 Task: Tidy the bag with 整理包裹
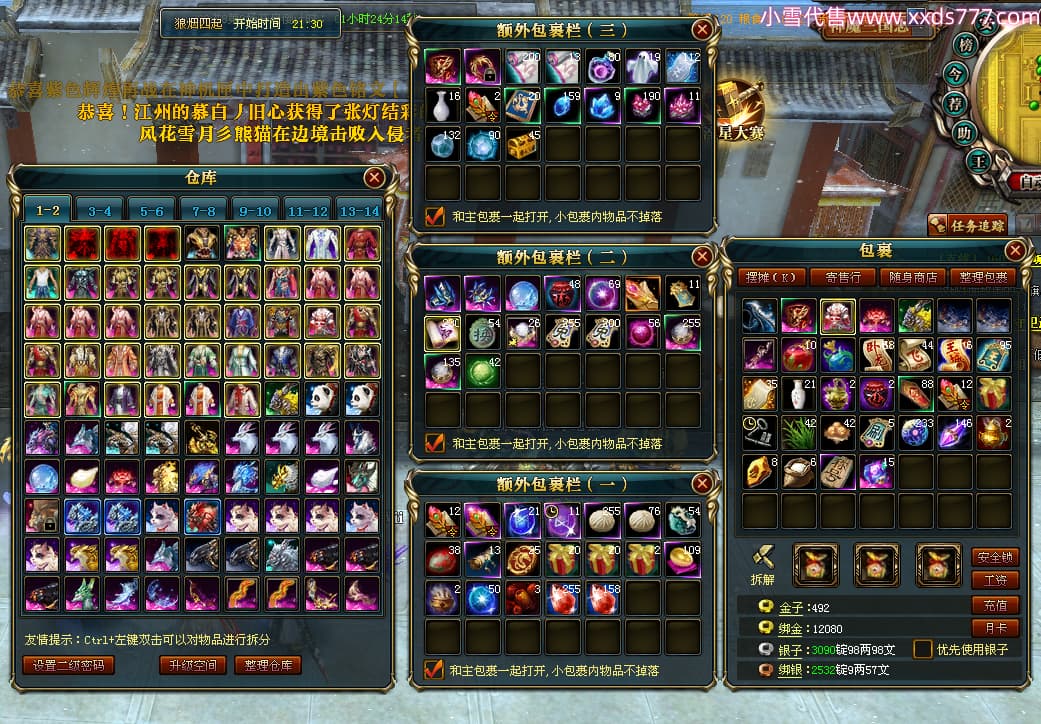point(982,277)
